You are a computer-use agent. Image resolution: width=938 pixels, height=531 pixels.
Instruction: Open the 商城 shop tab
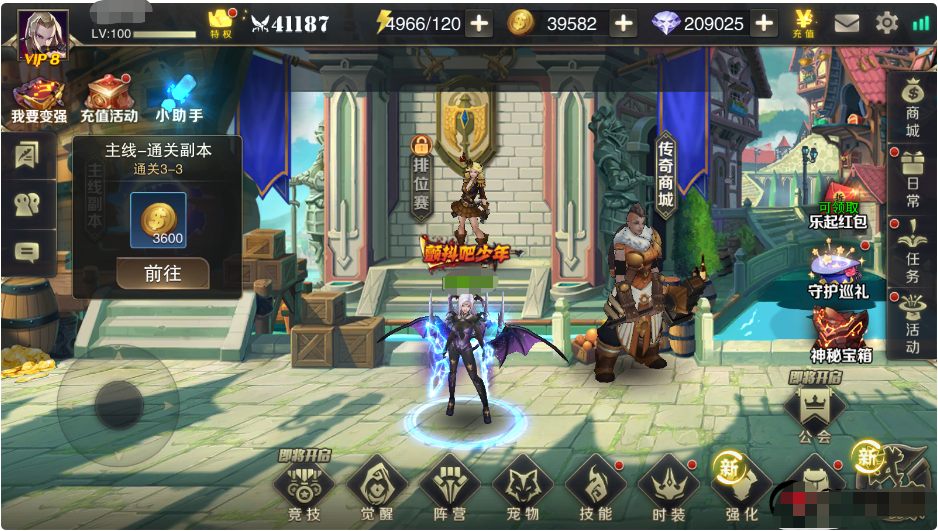(x=912, y=107)
